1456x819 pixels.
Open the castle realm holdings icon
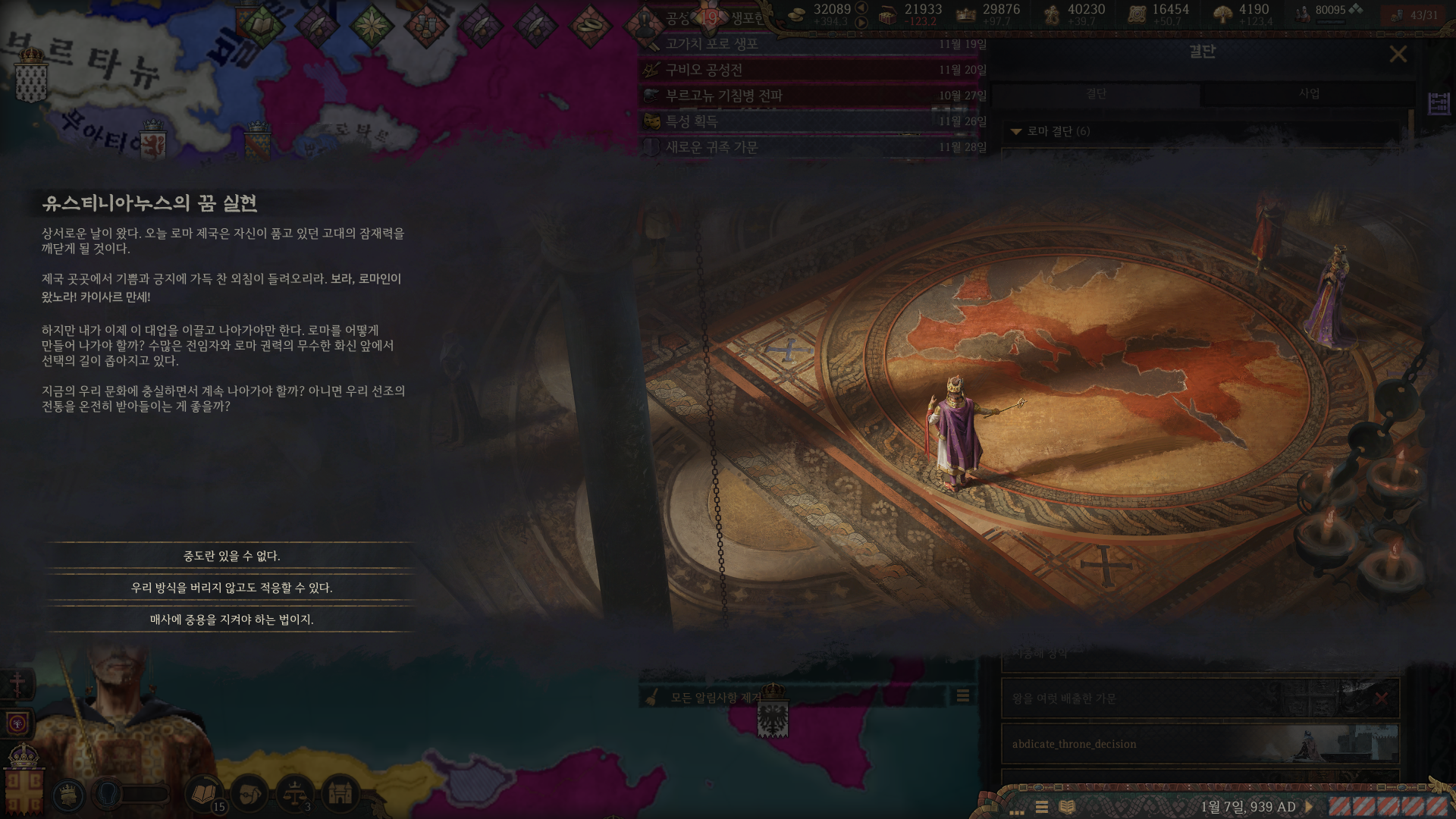pos(340,793)
